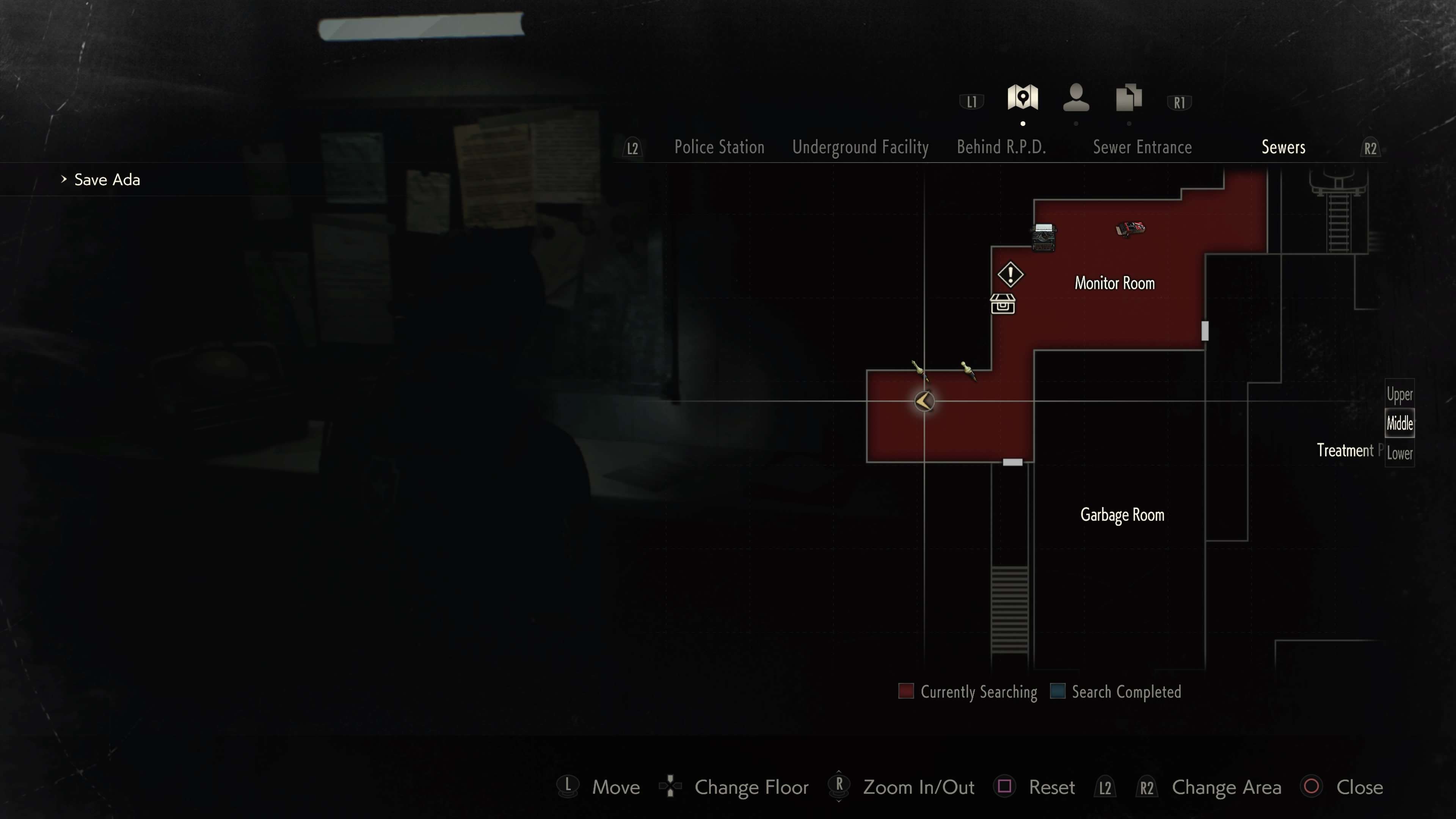Screen dimensions: 1456x819
Task: Click the red item marker in Monitor Room
Action: click(1130, 229)
